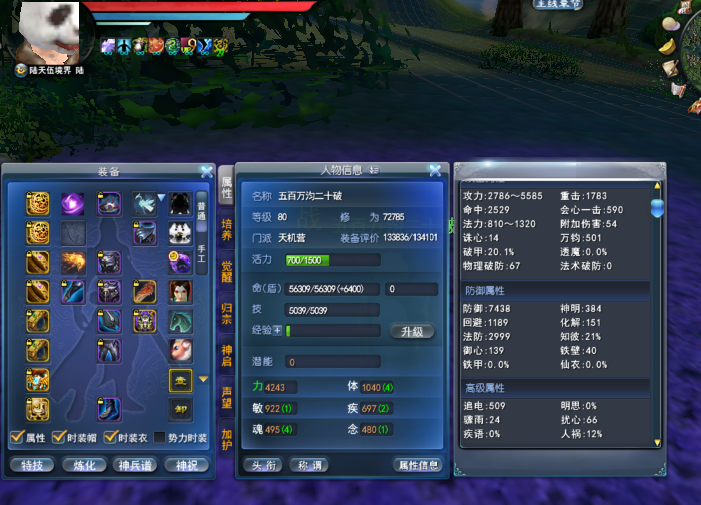The image size is (701, 505).
Task: Open the 特技 special skills button
Action: click(x=32, y=465)
